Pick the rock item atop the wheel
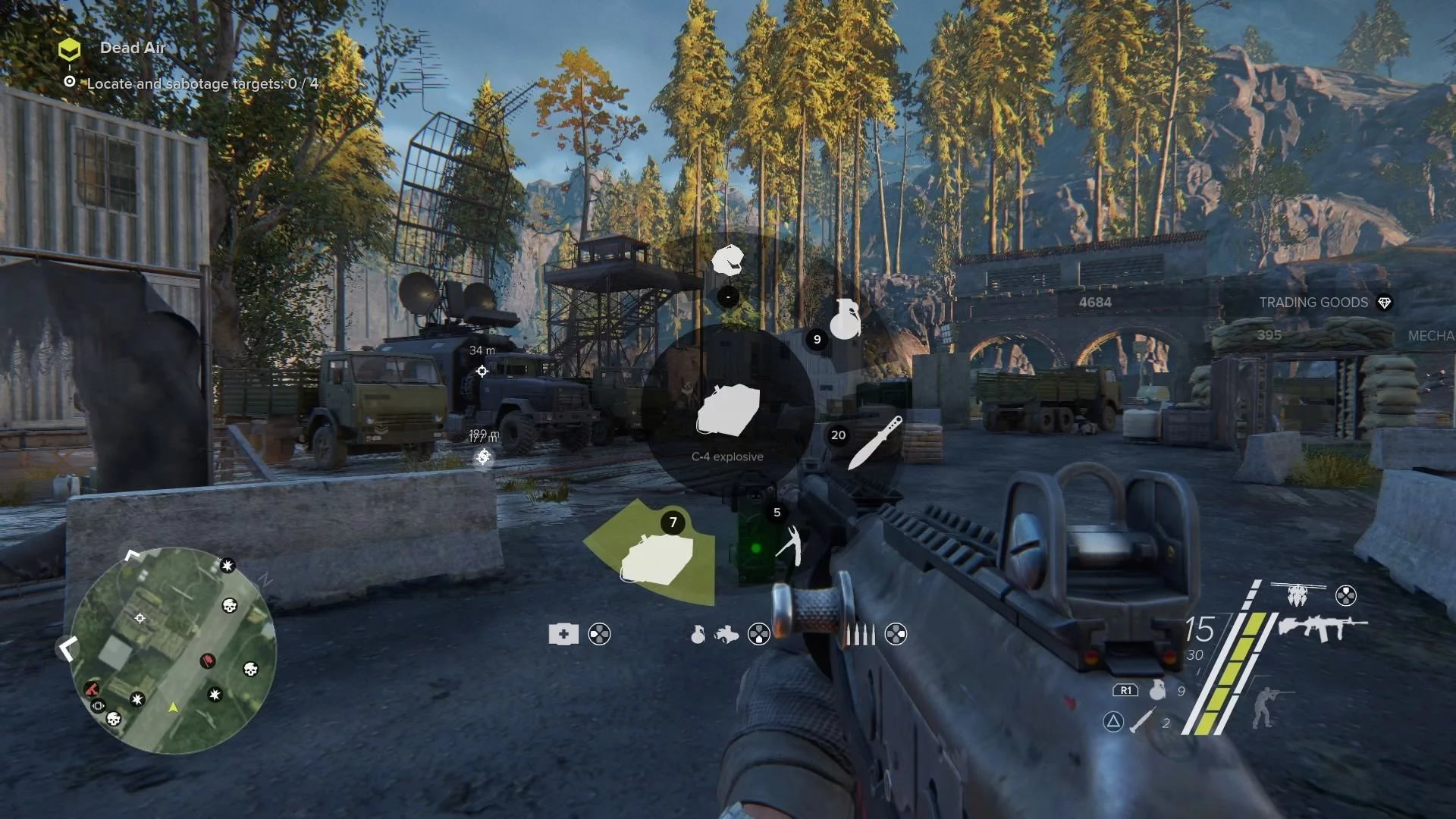Image resolution: width=1456 pixels, height=819 pixels. tap(727, 260)
